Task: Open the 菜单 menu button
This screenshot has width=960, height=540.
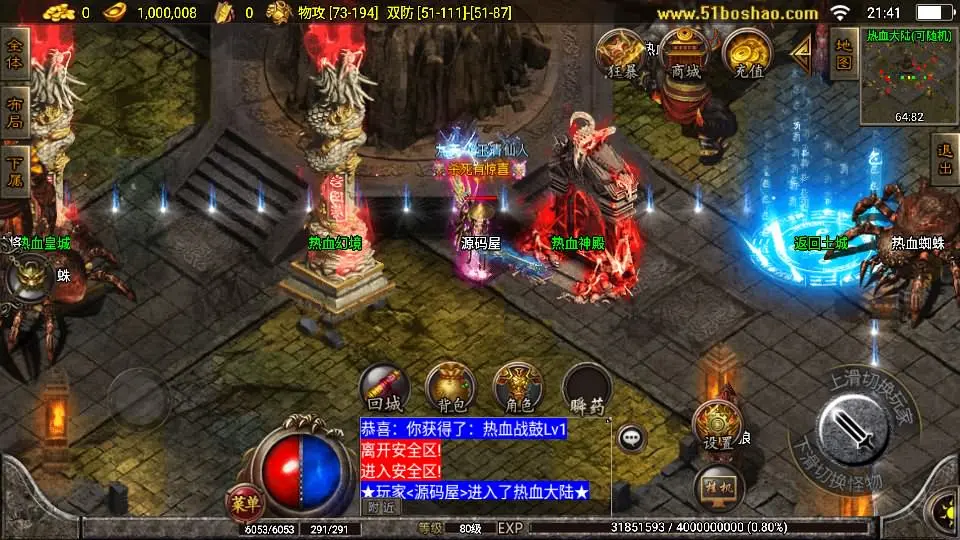Action: [x=244, y=499]
